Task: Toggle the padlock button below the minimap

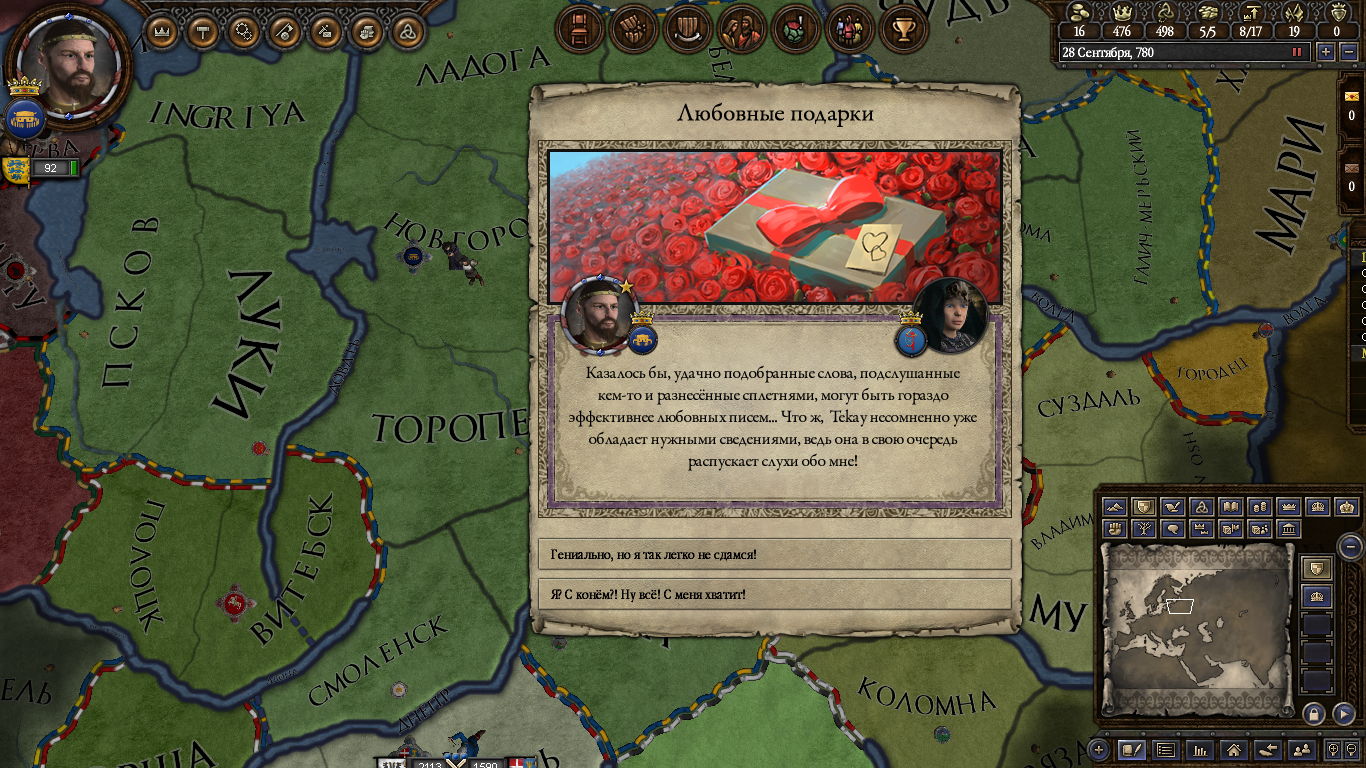Action: pos(1314,714)
